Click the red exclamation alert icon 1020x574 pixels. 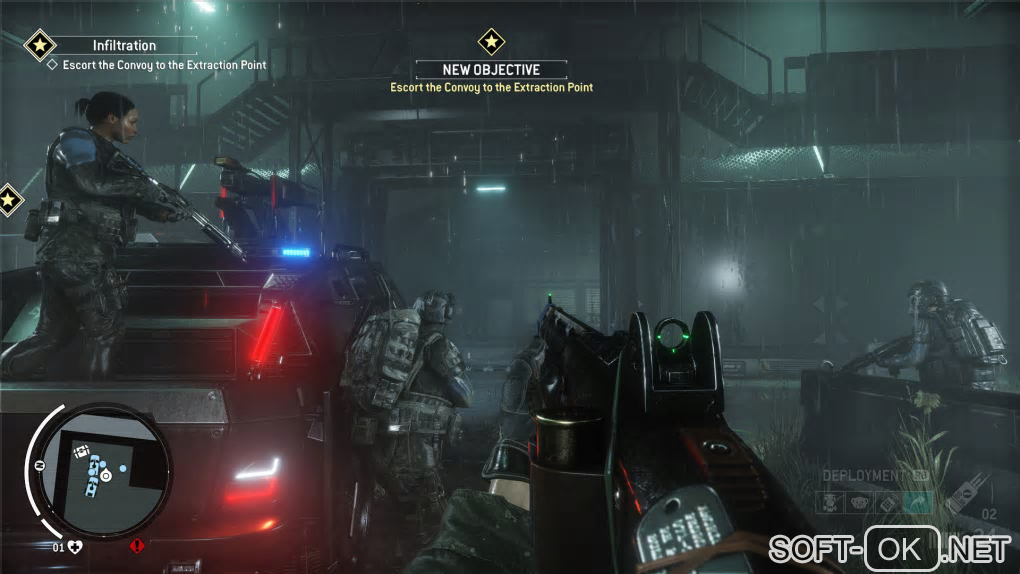click(x=137, y=547)
